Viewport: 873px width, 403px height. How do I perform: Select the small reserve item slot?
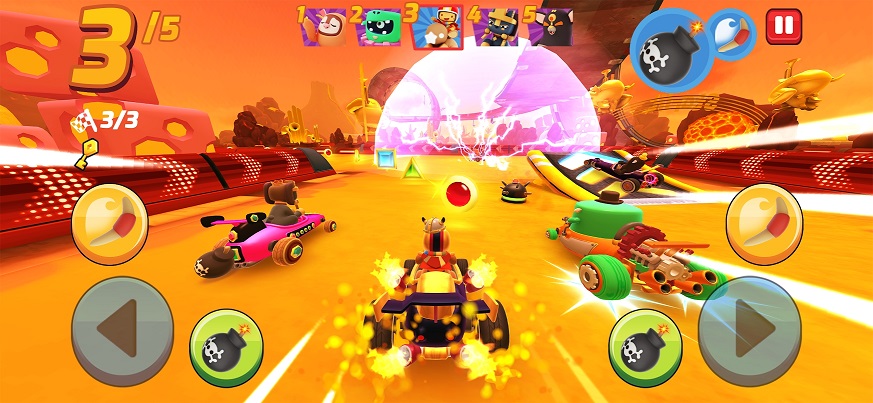point(733,34)
